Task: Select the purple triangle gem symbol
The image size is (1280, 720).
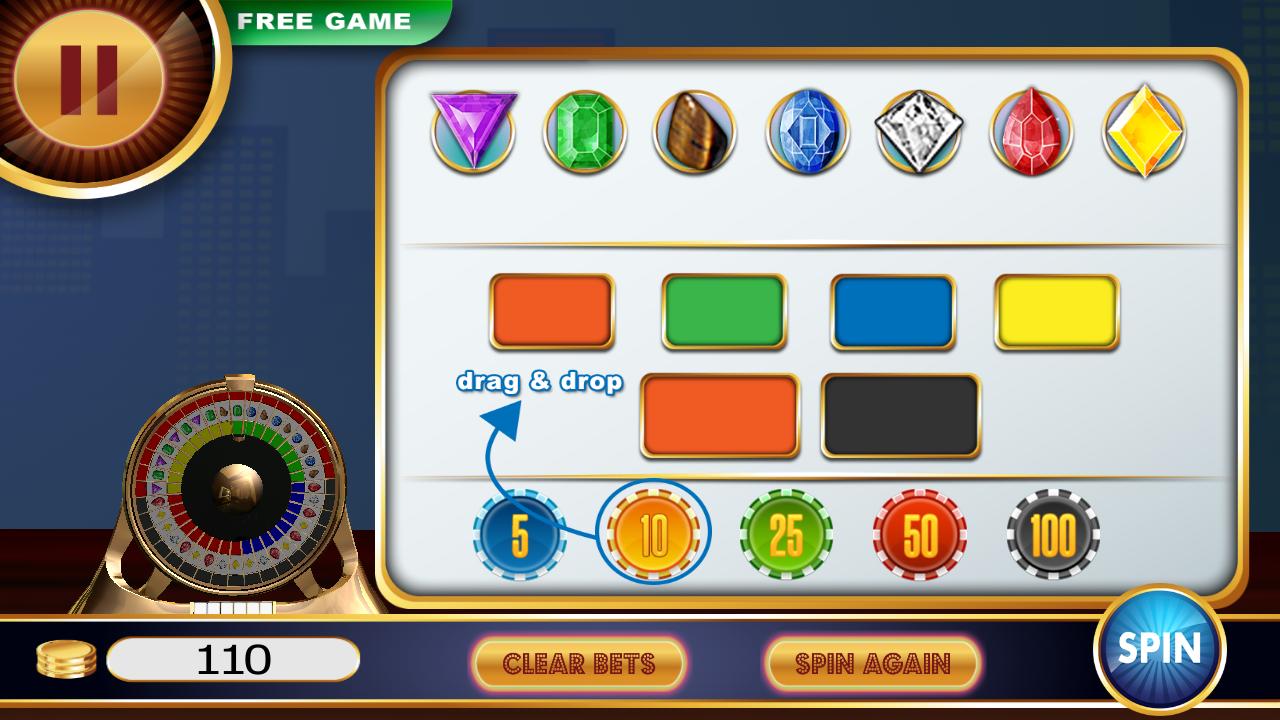Action: (x=470, y=131)
